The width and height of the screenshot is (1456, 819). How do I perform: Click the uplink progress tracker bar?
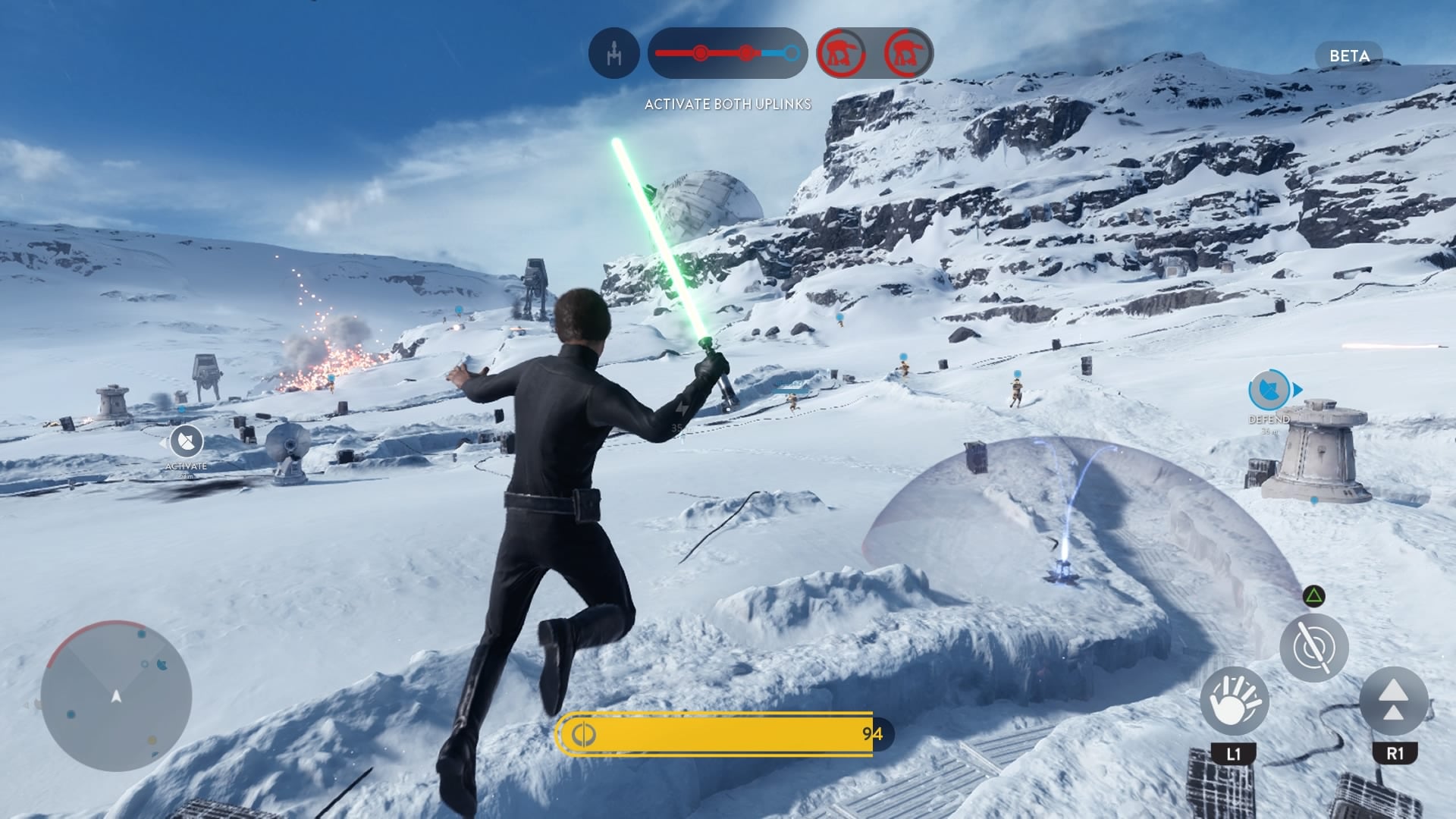727,53
